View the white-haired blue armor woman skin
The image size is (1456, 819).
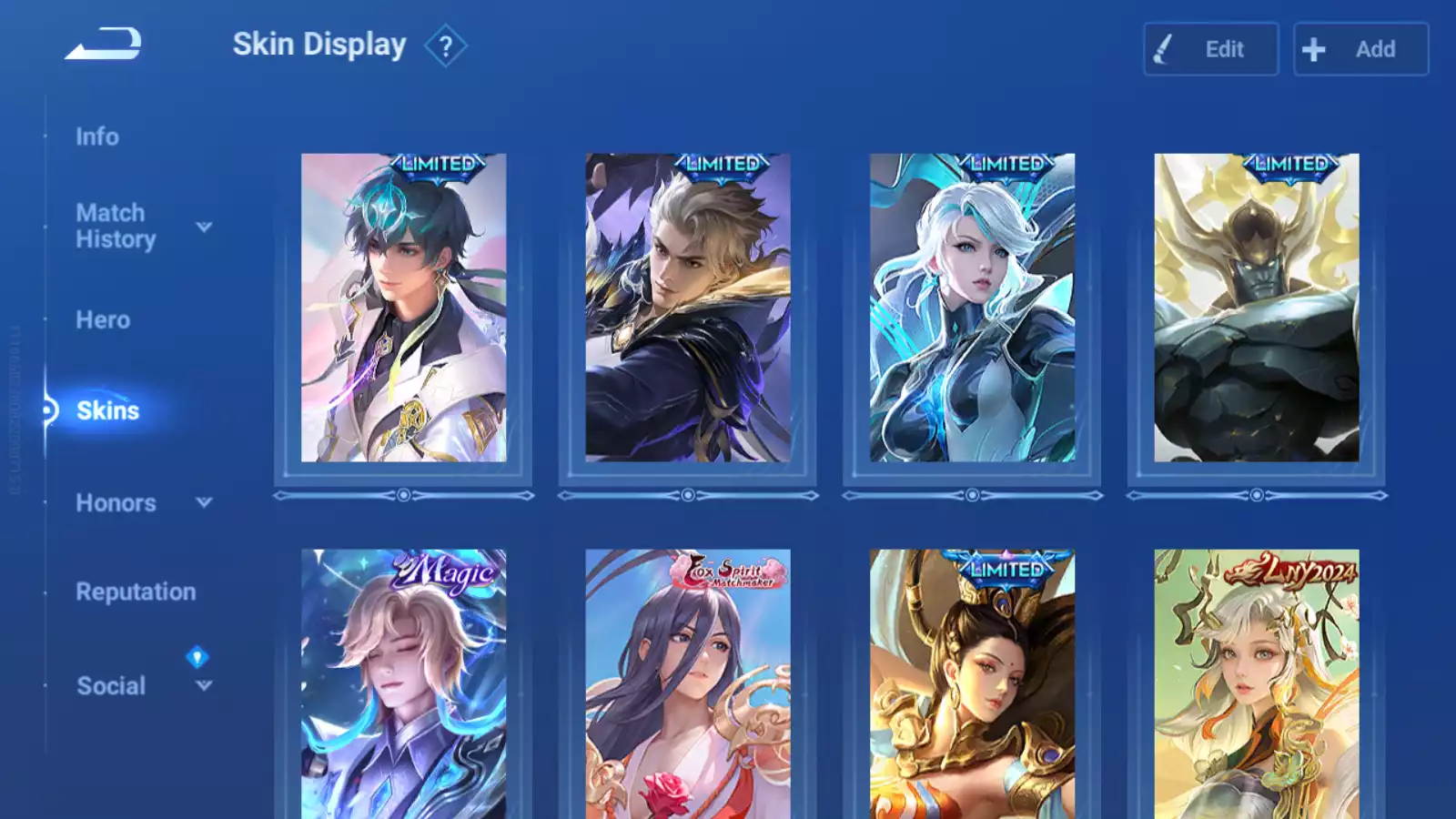pyautogui.click(x=972, y=308)
